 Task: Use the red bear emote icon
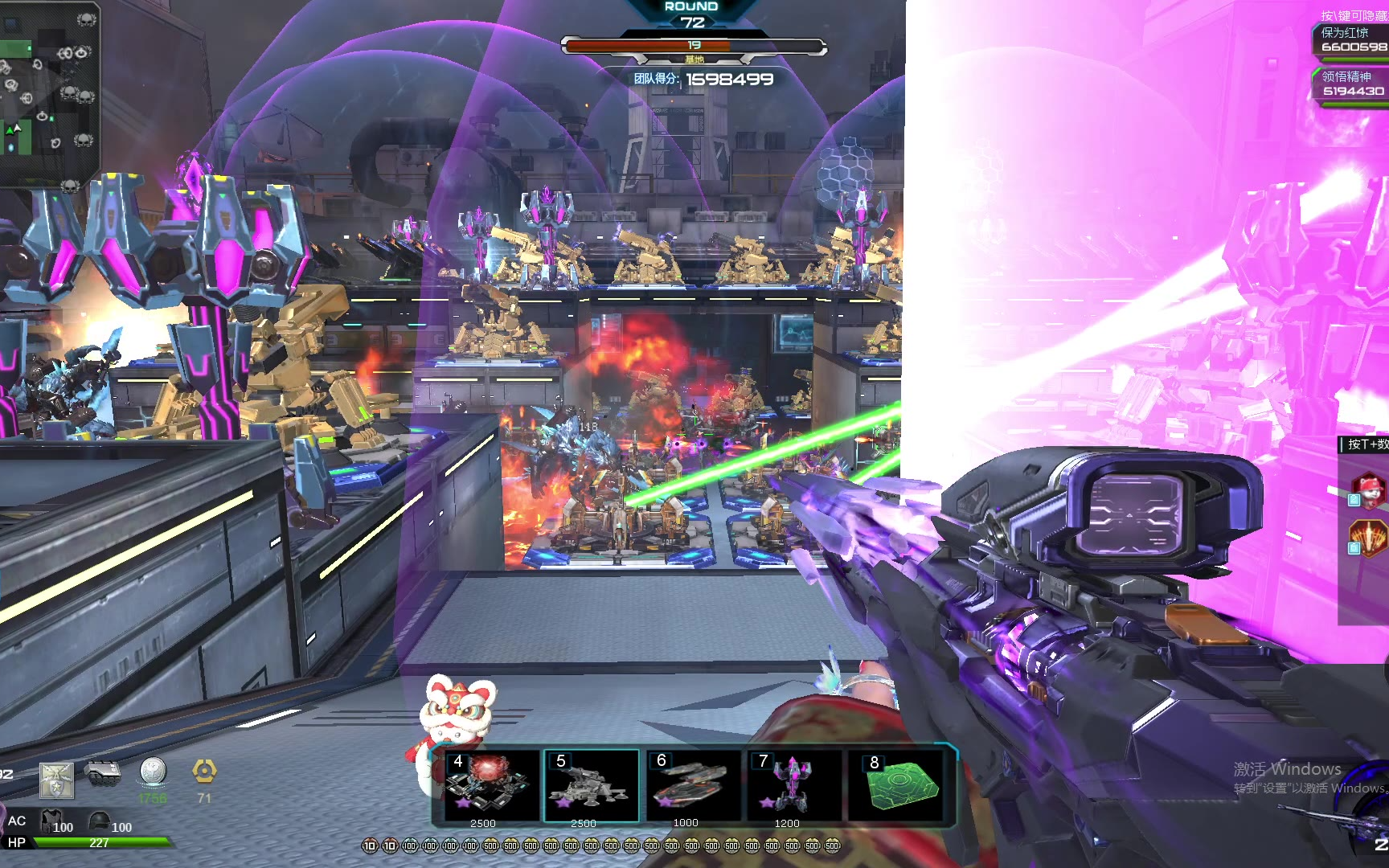click(x=1370, y=489)
